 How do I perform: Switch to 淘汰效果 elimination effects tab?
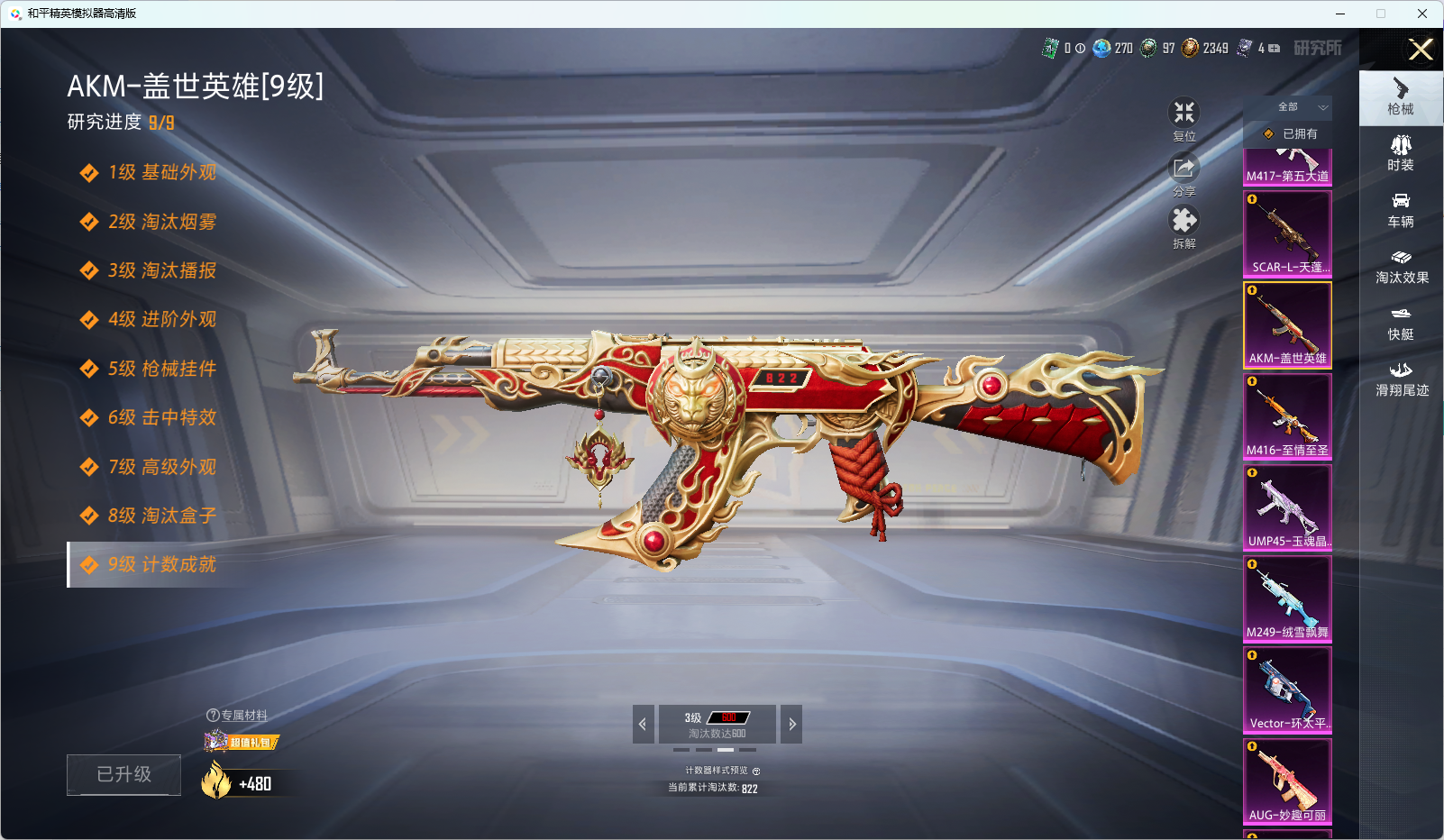click(x=1401, y=267)
